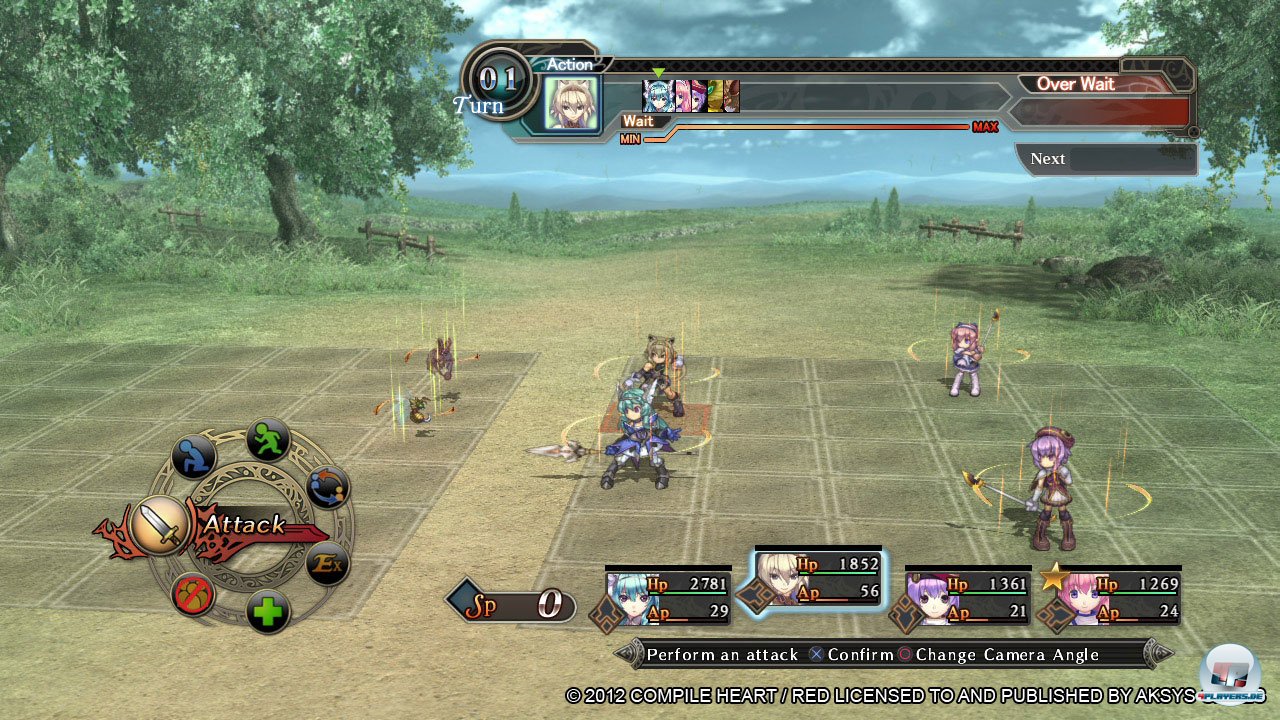Choose the blue kneeling figure command
Viewport: 1280px width, 720px height.
[x=194, y=457]
